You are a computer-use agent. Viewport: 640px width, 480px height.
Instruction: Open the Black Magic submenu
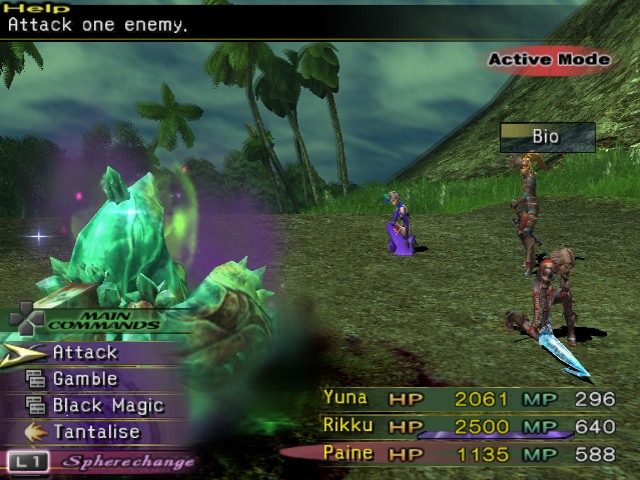(107, 406)
